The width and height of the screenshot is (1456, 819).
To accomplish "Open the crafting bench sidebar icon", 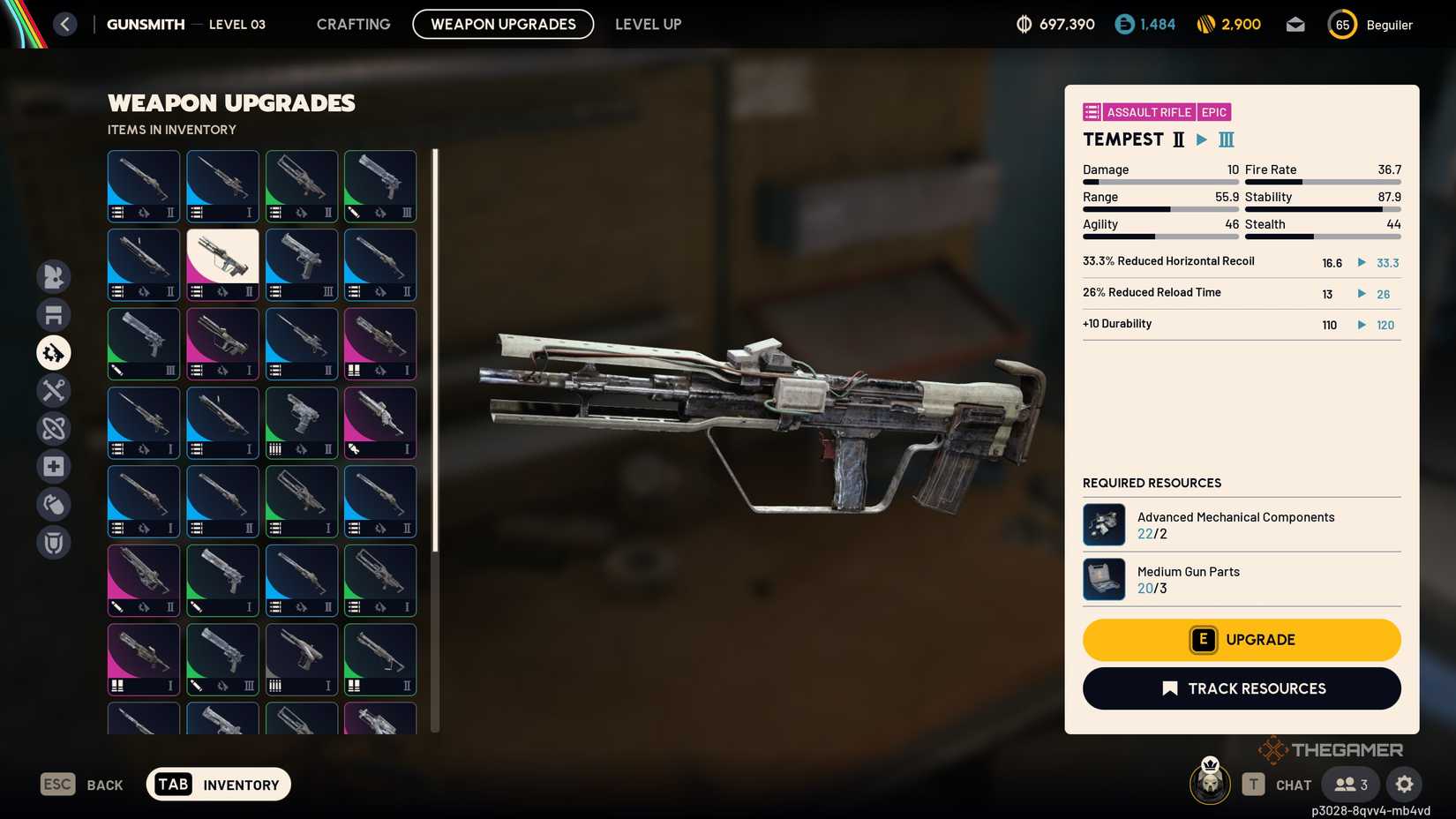I will [x=54, y=315].
